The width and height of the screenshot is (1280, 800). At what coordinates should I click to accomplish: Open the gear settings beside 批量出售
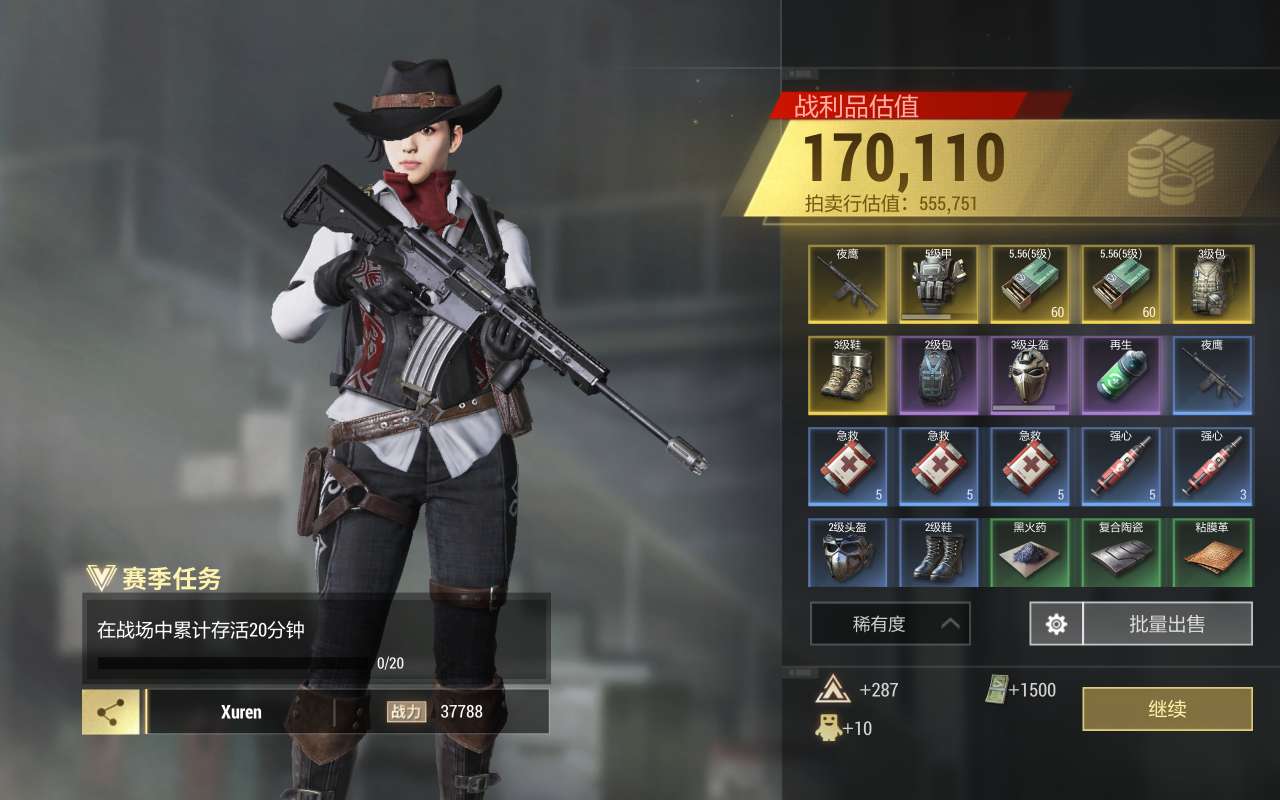(x=1056, y=624)
